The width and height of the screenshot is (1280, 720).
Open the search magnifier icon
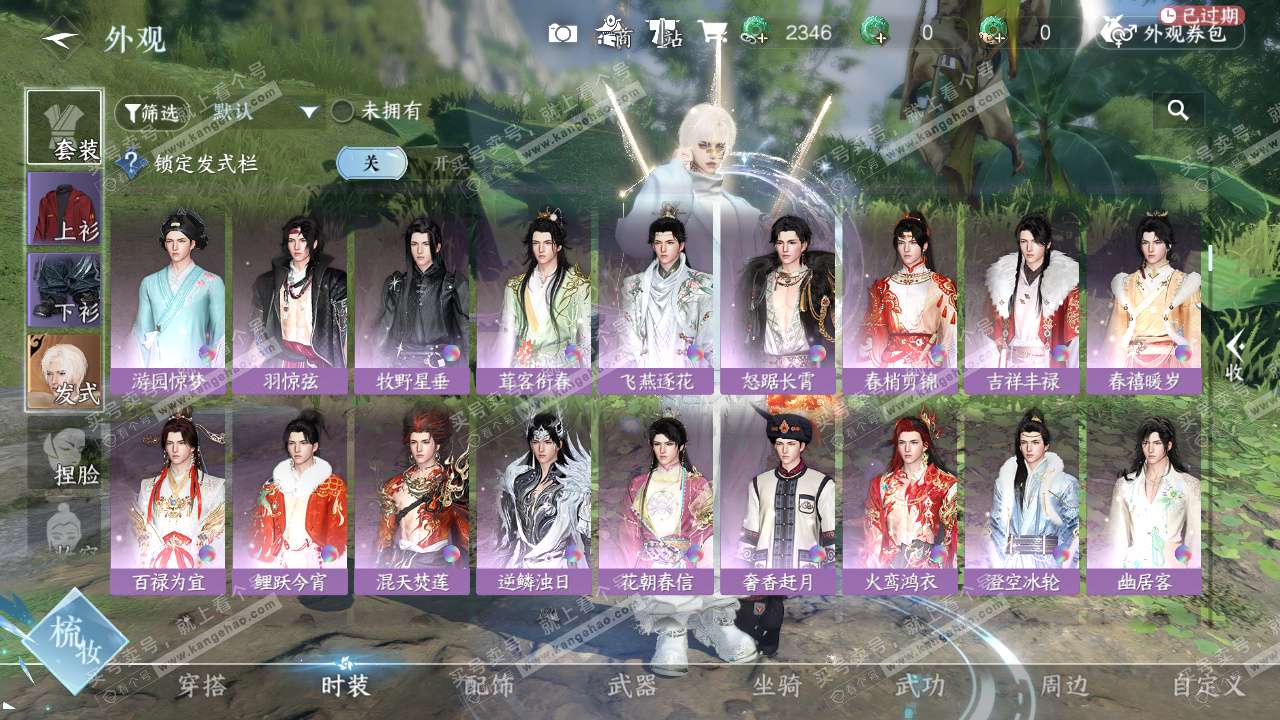1178,111
